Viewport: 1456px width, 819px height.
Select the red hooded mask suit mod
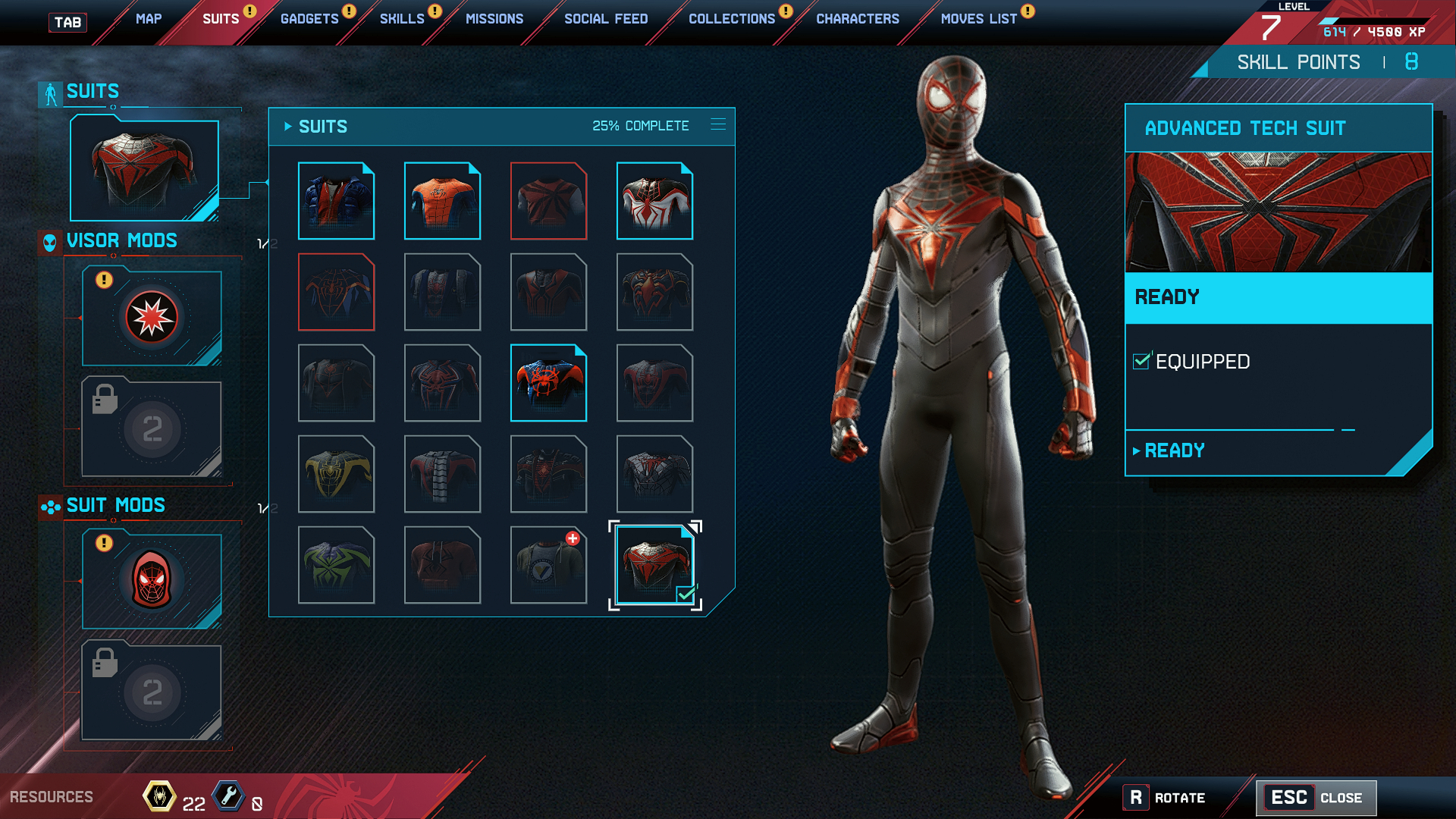pos(152,581)
